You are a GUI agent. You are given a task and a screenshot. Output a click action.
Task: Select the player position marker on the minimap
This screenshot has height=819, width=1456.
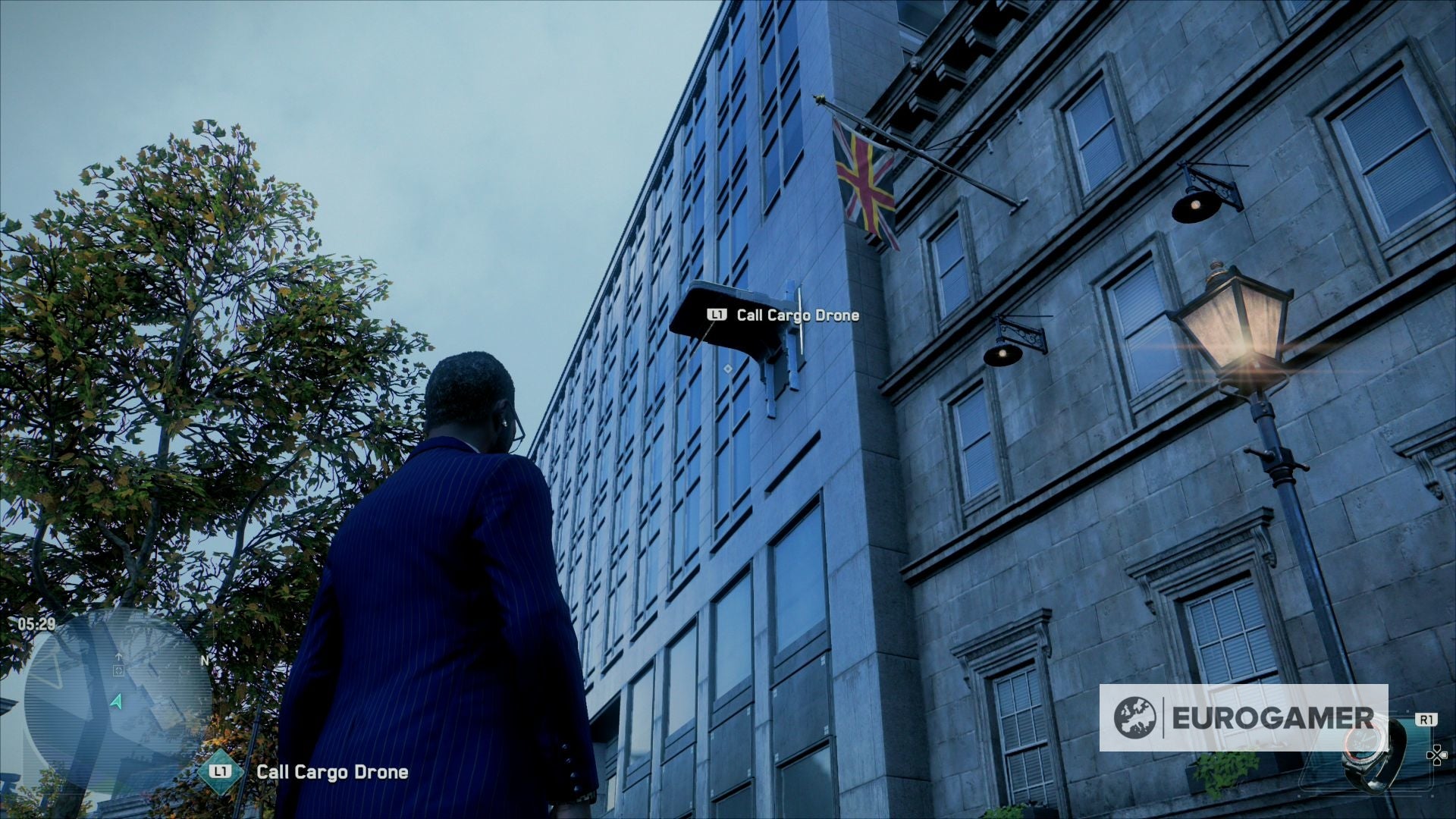pos(118,701)
